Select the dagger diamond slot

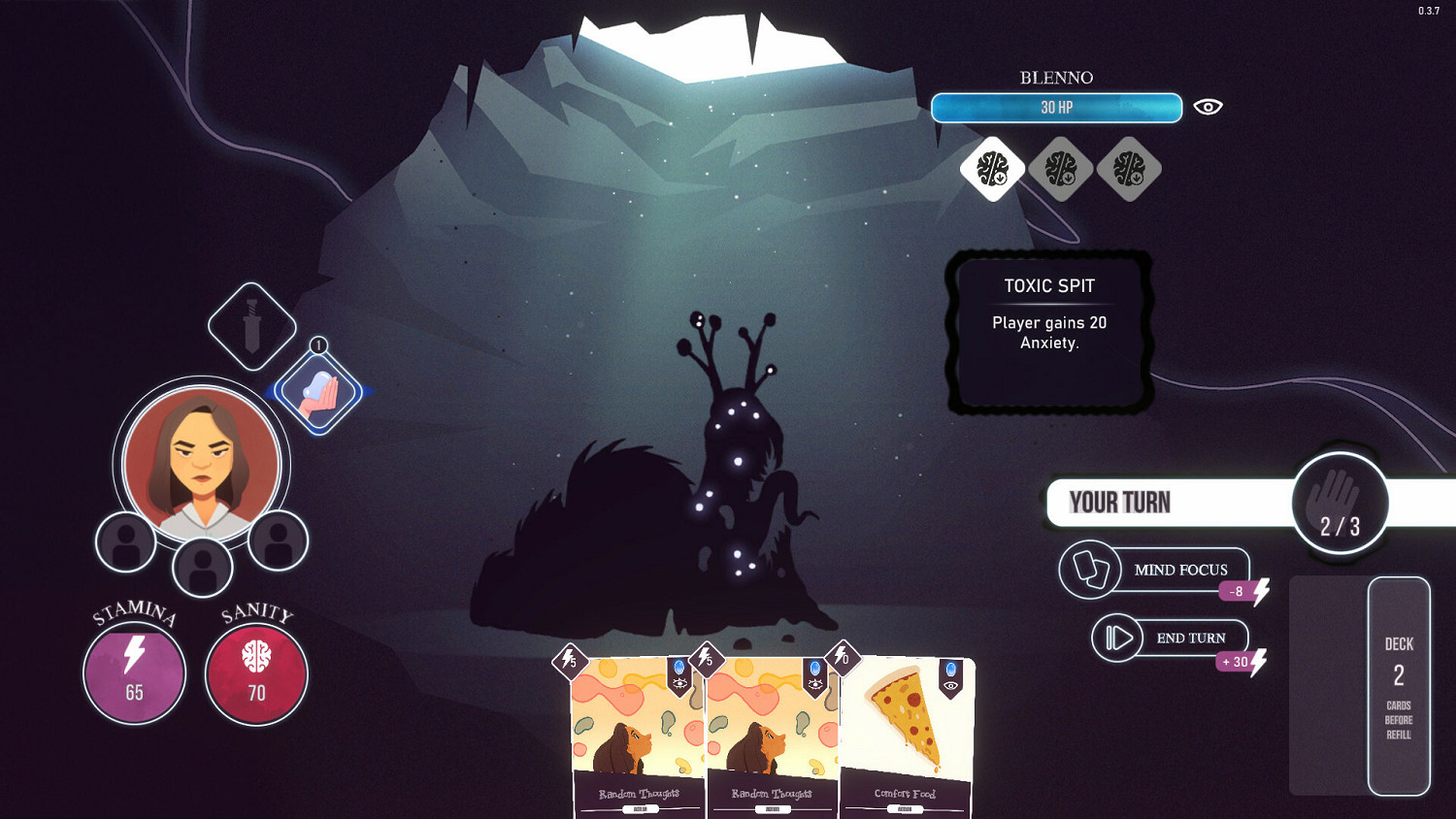[x=252, y=326]
